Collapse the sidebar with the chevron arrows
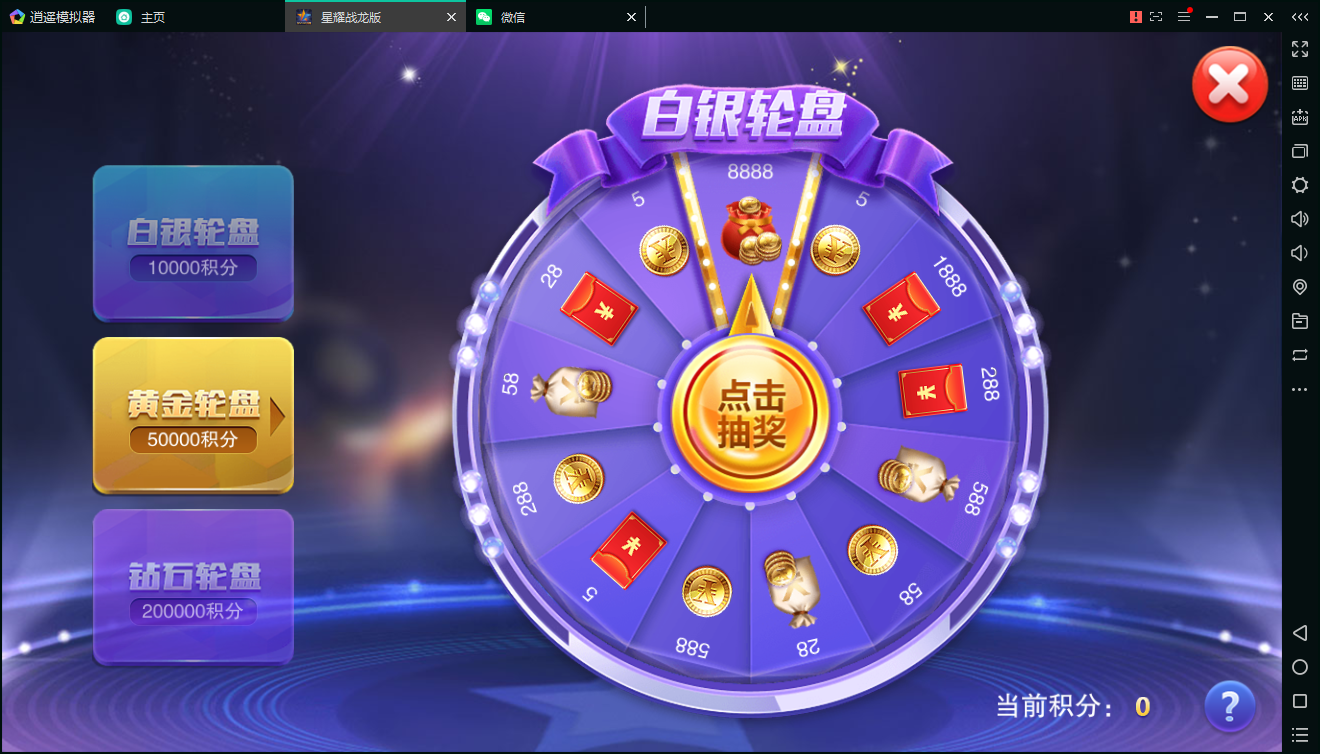Viewport: 1320px width, 754px height. tap(1300, 17)
